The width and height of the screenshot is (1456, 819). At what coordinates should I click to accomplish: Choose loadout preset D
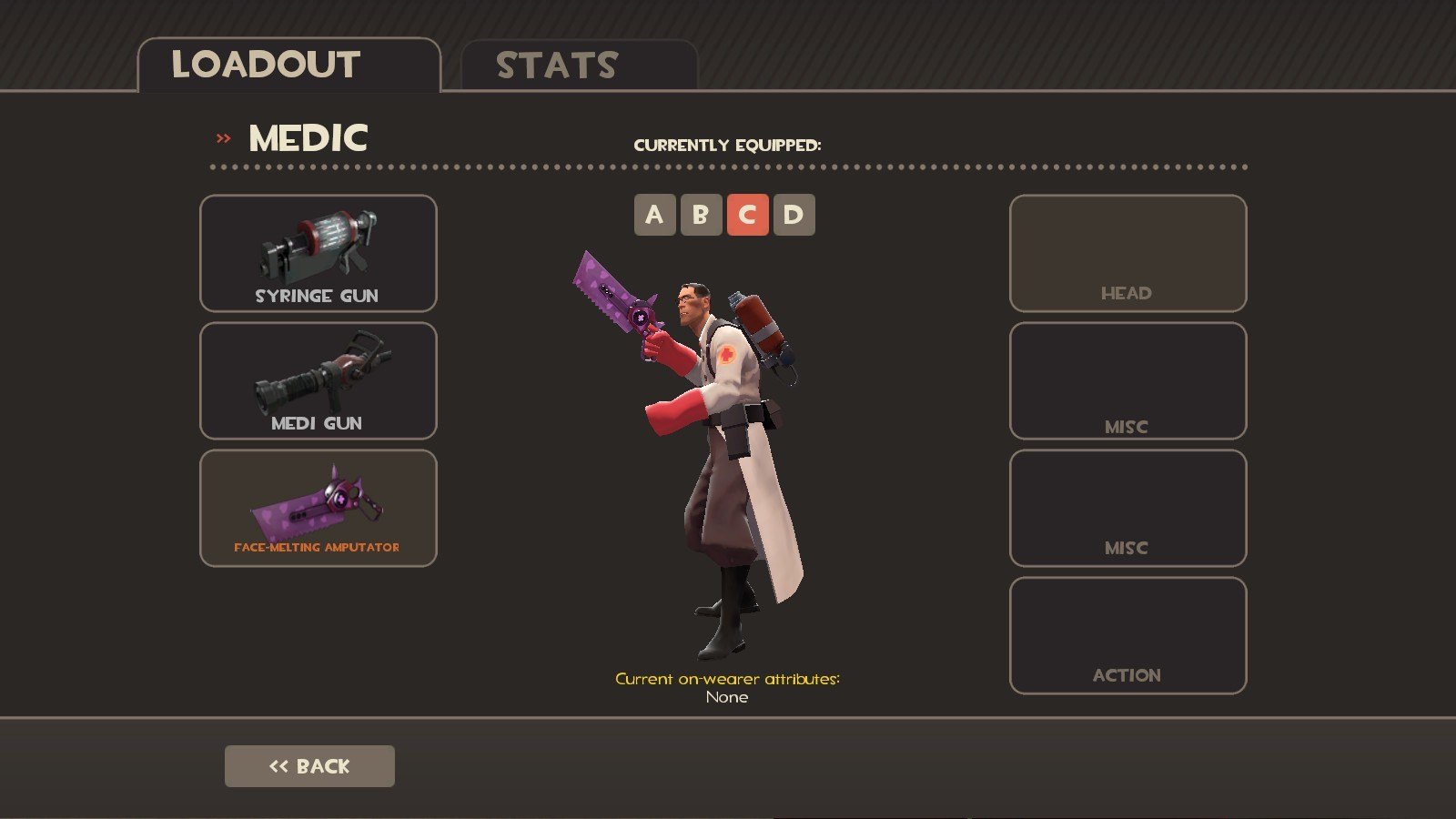[794, 215]
